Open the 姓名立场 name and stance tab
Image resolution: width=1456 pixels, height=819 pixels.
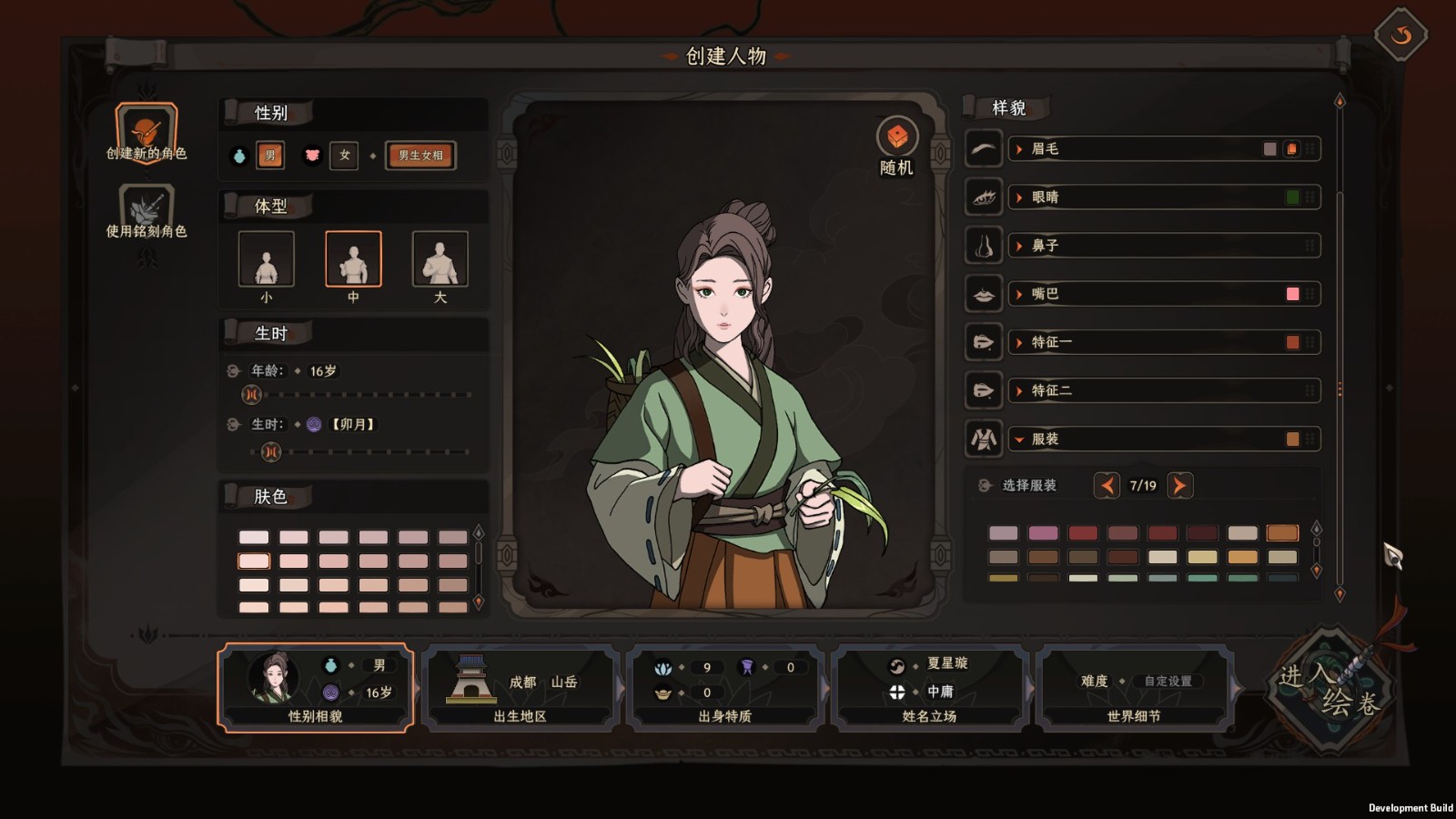929,688
